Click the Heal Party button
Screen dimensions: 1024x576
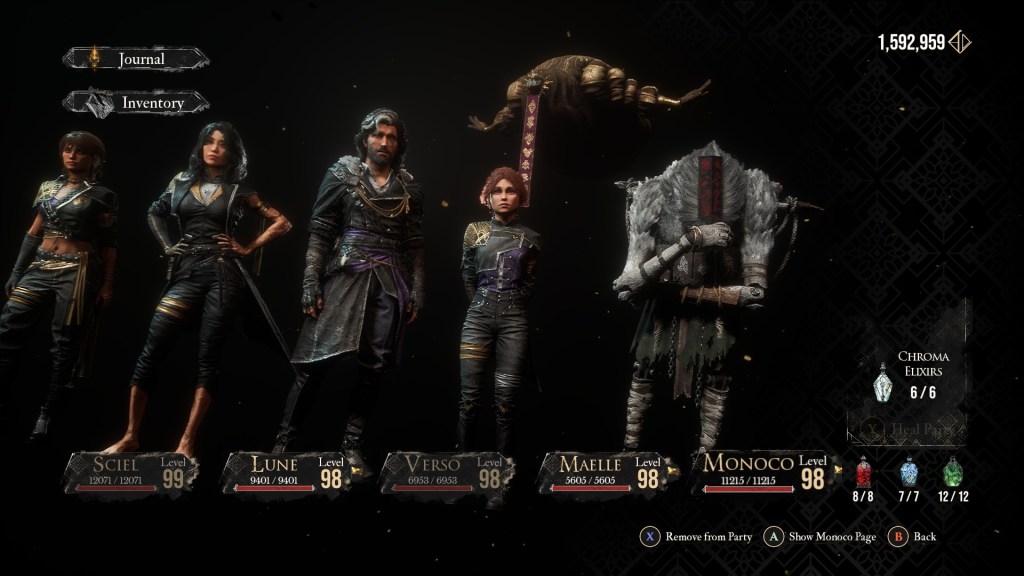[x=912, y=430]
